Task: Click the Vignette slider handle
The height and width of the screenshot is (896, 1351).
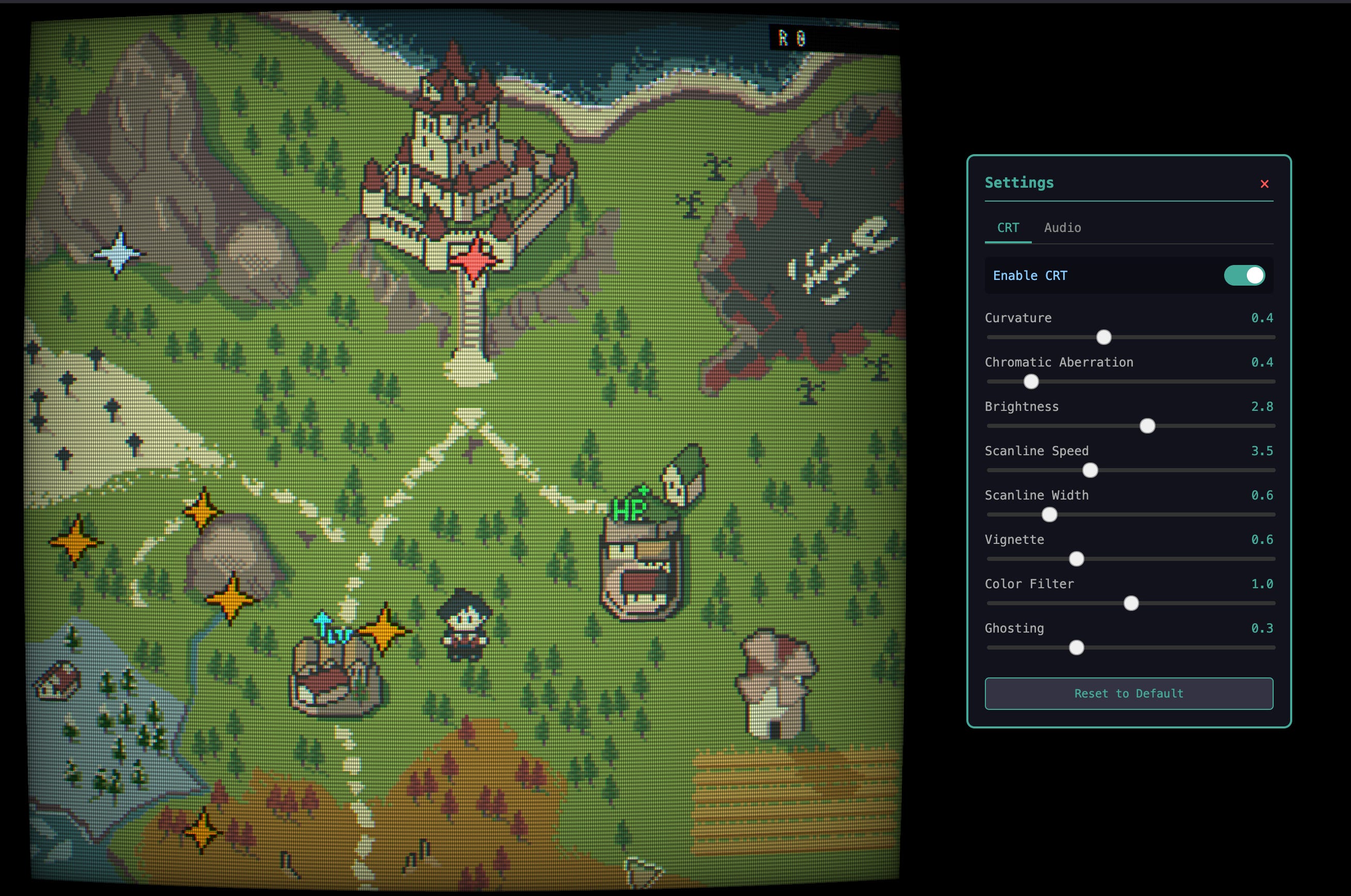Action: click(x=1076, y=559)
